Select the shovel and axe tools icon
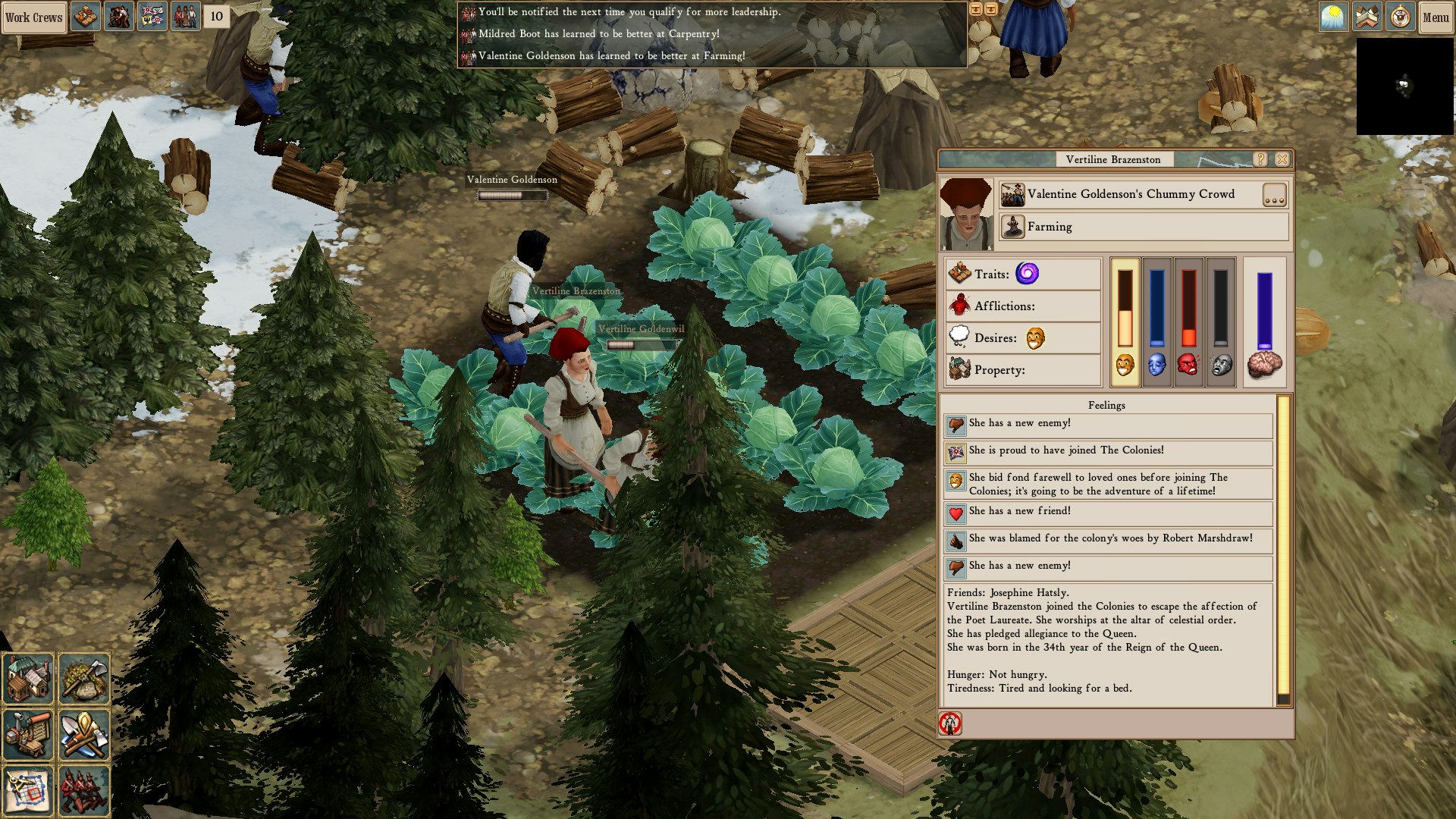The height and width of the screenshot is (819, 1456). pos(84,734)
